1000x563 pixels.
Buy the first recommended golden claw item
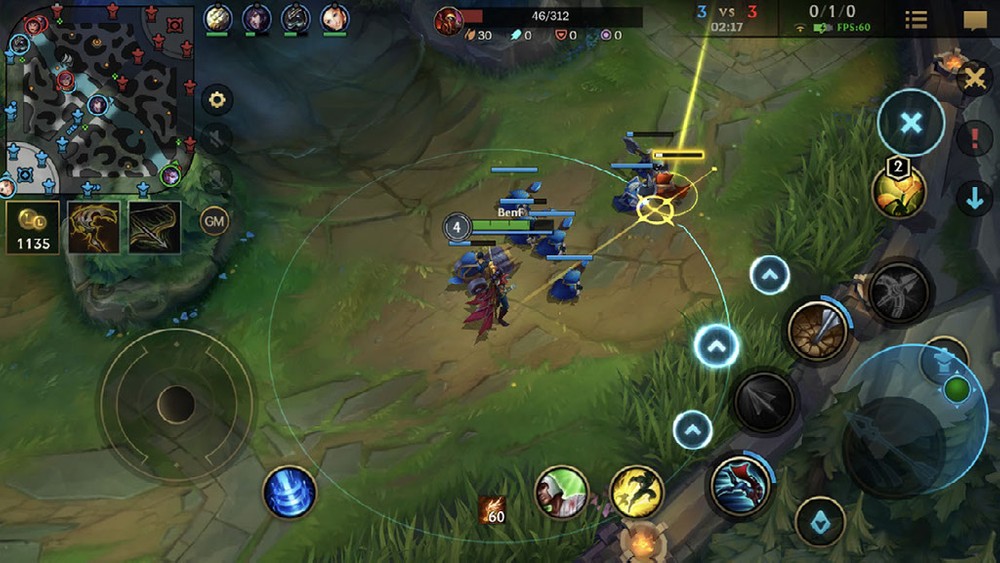tap(93, 226)
